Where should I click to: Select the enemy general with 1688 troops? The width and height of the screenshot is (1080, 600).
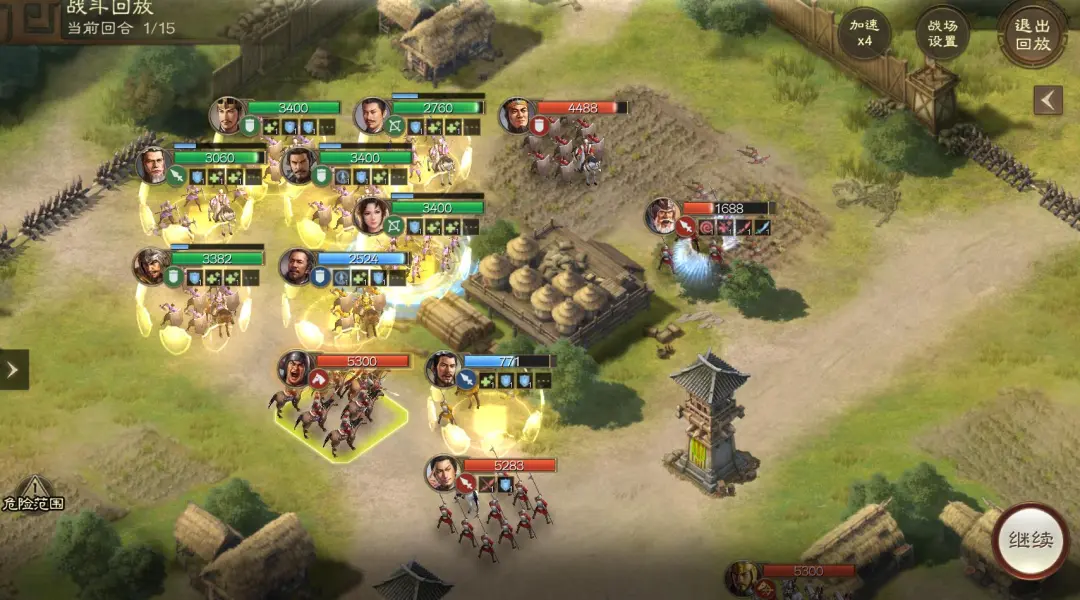click(x=663, y=216)
